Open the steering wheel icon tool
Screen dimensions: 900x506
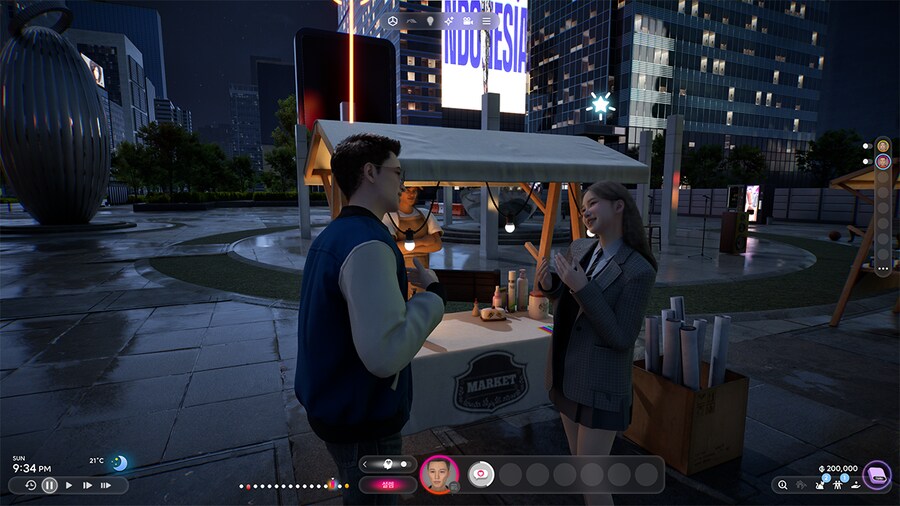(x=393, y=20)
